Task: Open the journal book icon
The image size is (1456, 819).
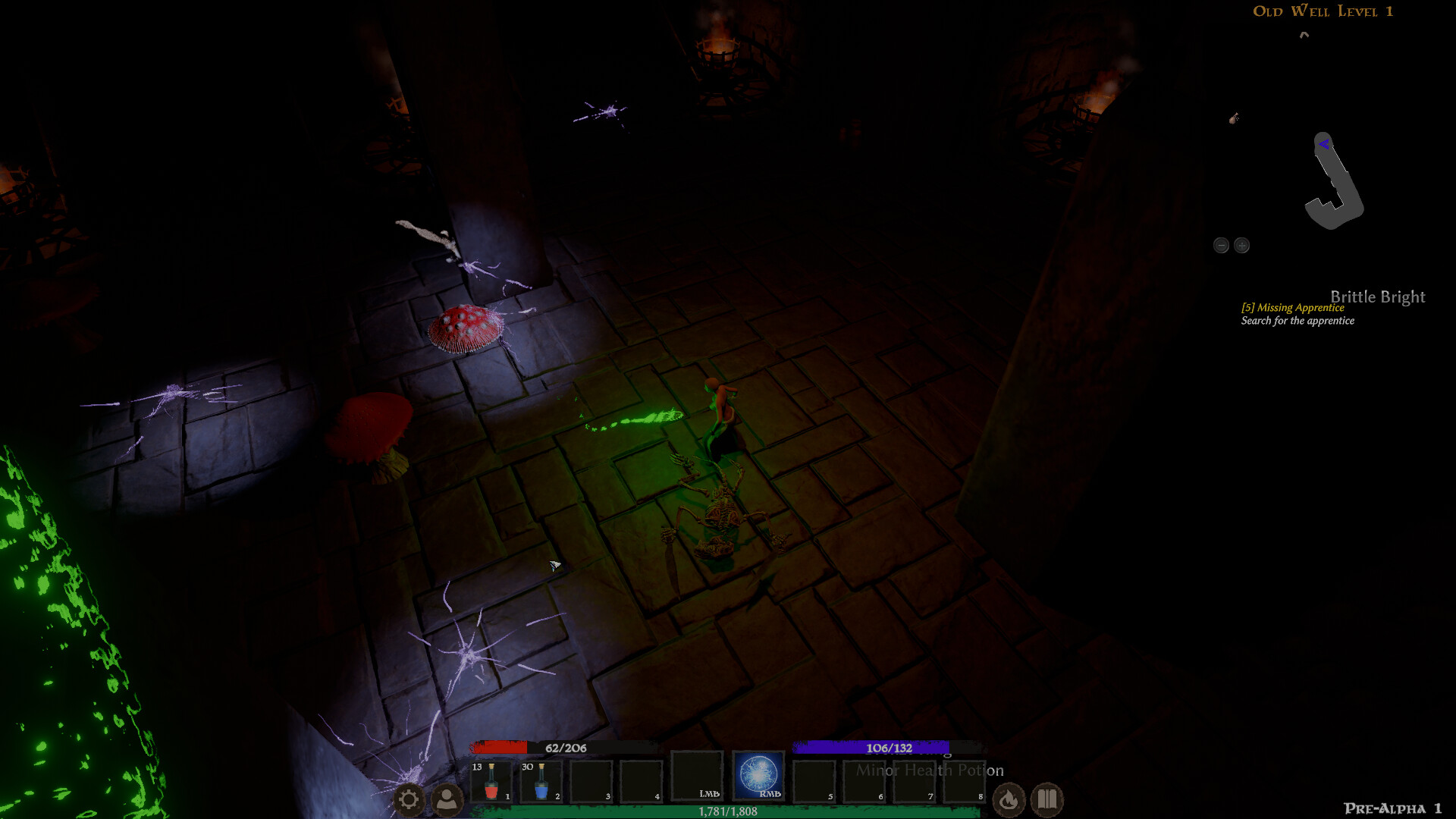Action: pos(1049,800)
